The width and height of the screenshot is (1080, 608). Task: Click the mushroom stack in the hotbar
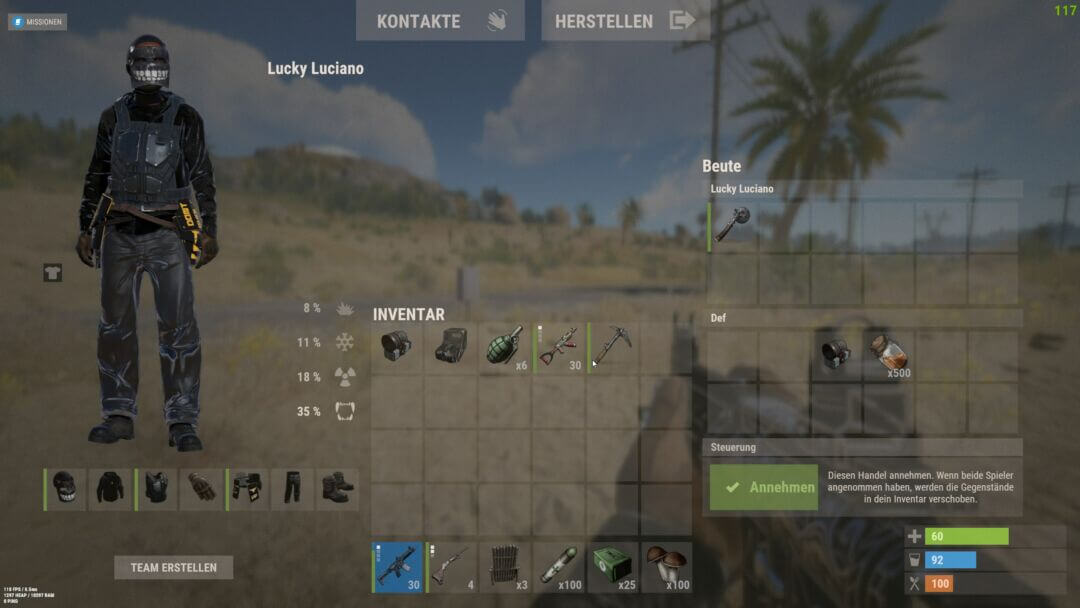tap(666, 567)
